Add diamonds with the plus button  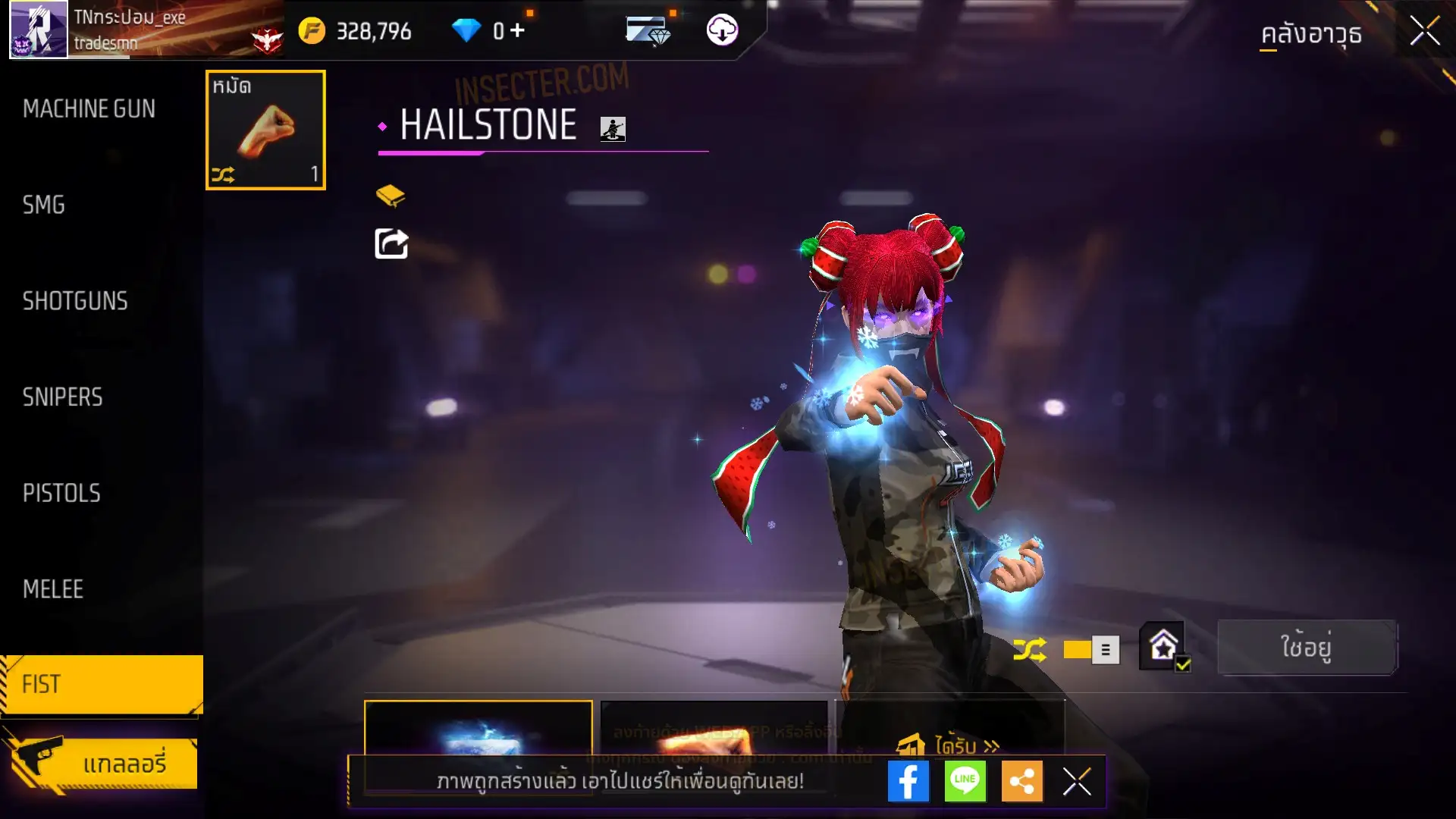pos(517,30)
